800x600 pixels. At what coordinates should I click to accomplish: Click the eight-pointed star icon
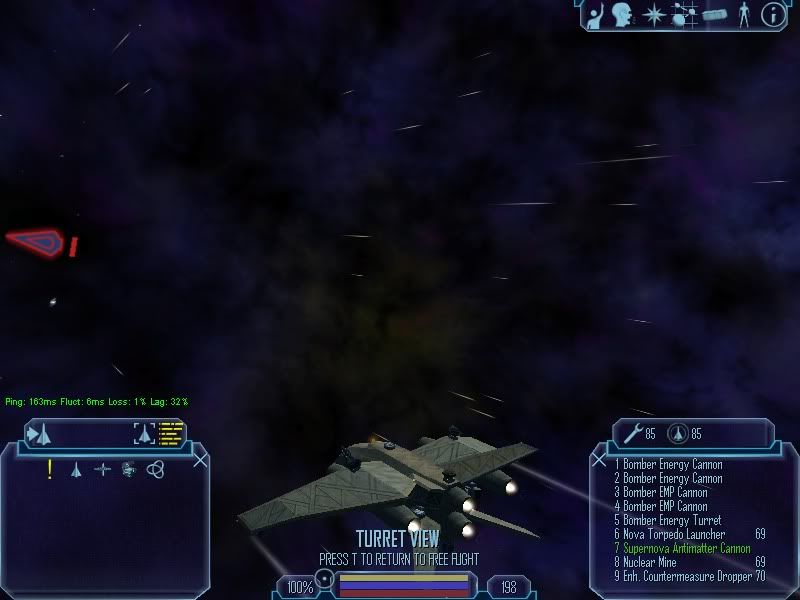[654, 14]
